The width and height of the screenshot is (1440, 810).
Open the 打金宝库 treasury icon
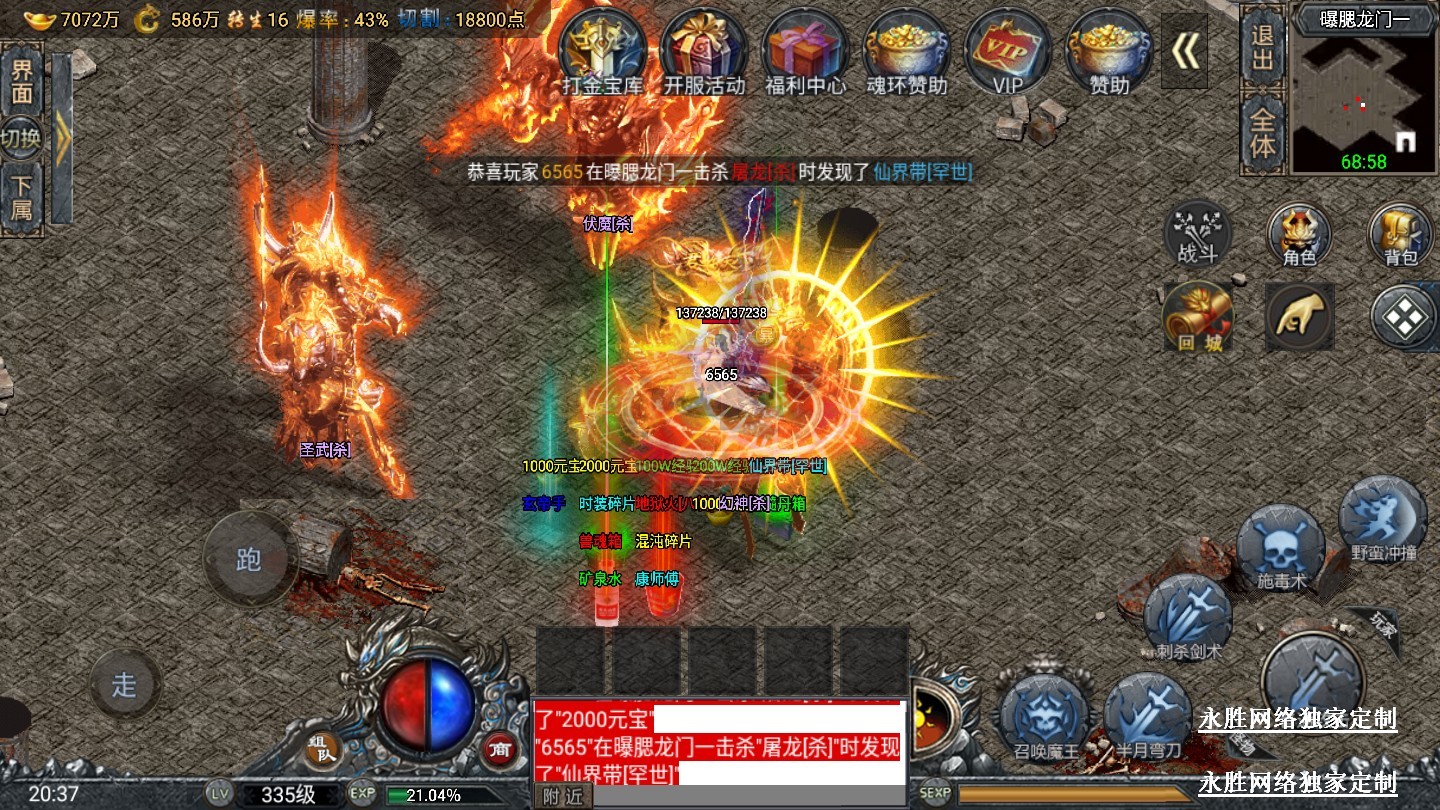(603, 50)
